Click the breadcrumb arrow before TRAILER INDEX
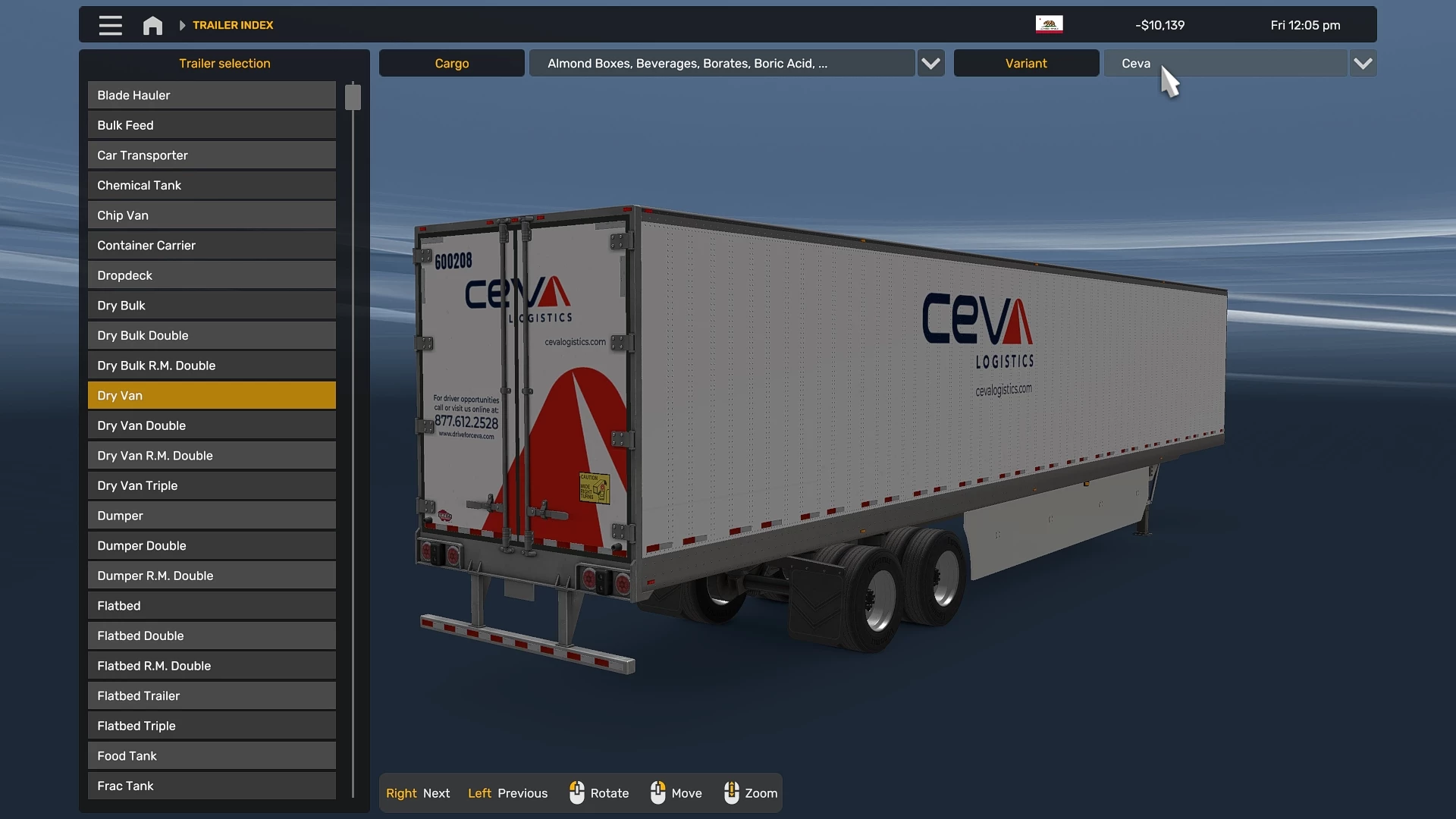The width and height of the screenshot is (1456, 819). [x=181, y=24]
